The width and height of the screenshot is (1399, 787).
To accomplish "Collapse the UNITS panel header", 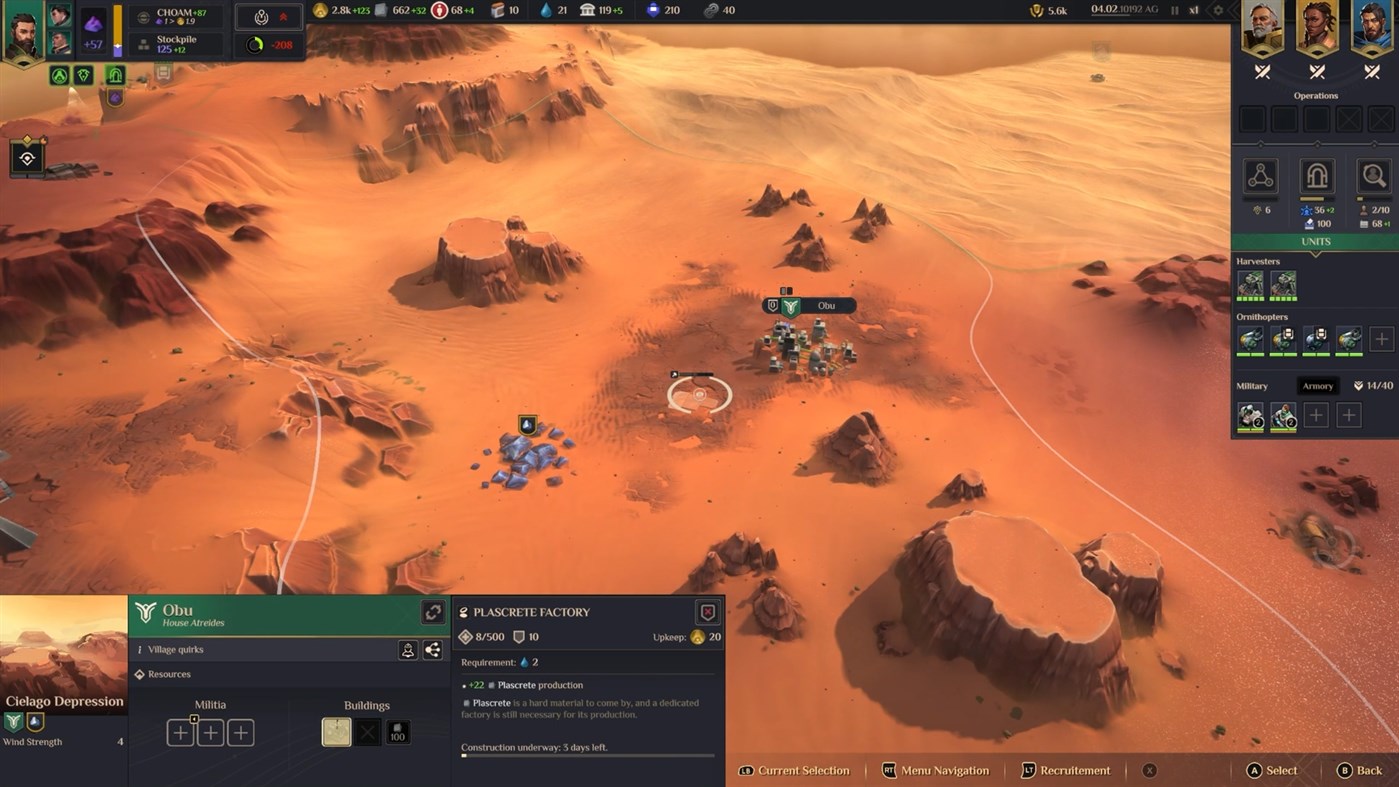I will (x=1315, y=241).
